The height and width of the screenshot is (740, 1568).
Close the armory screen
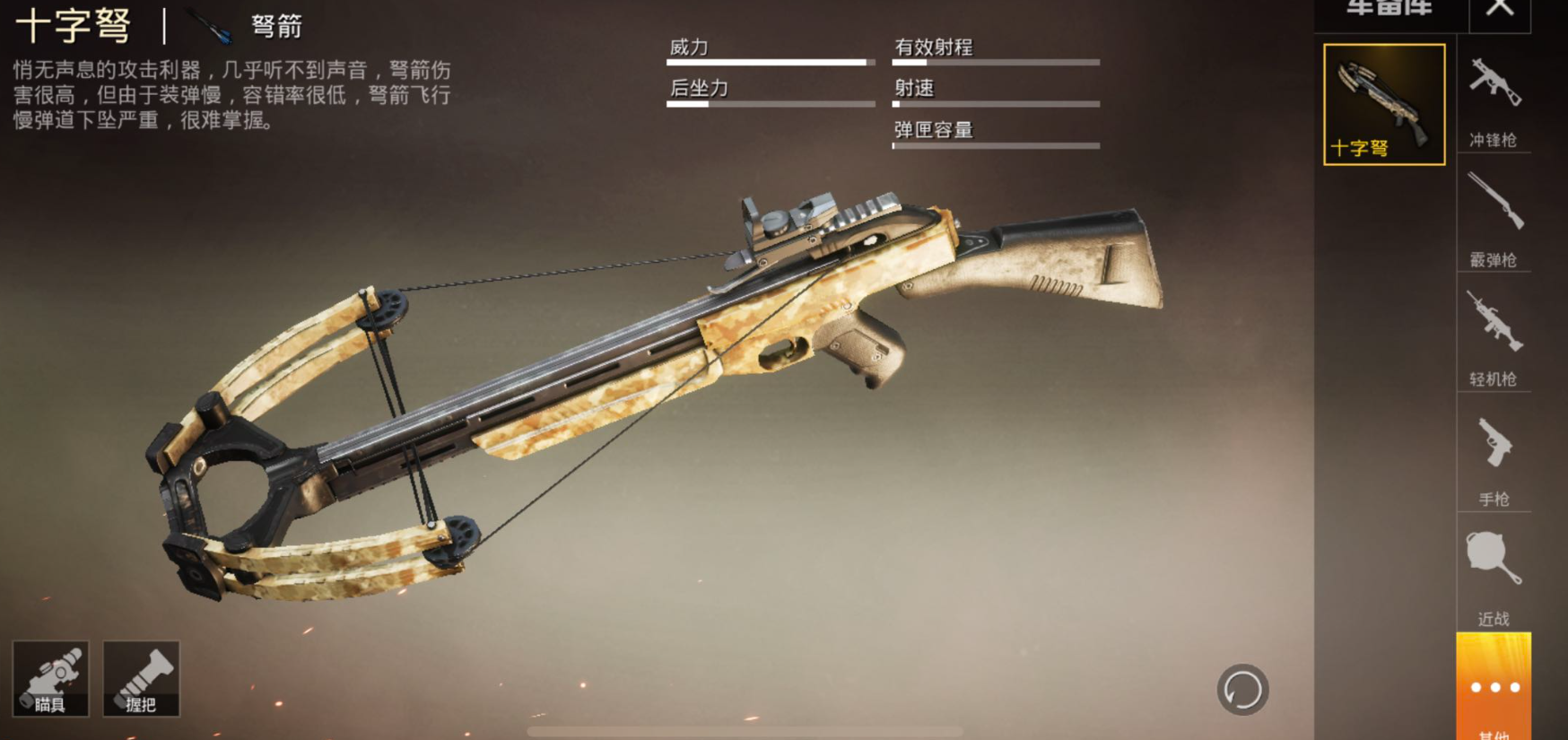tap(1499, 11)
